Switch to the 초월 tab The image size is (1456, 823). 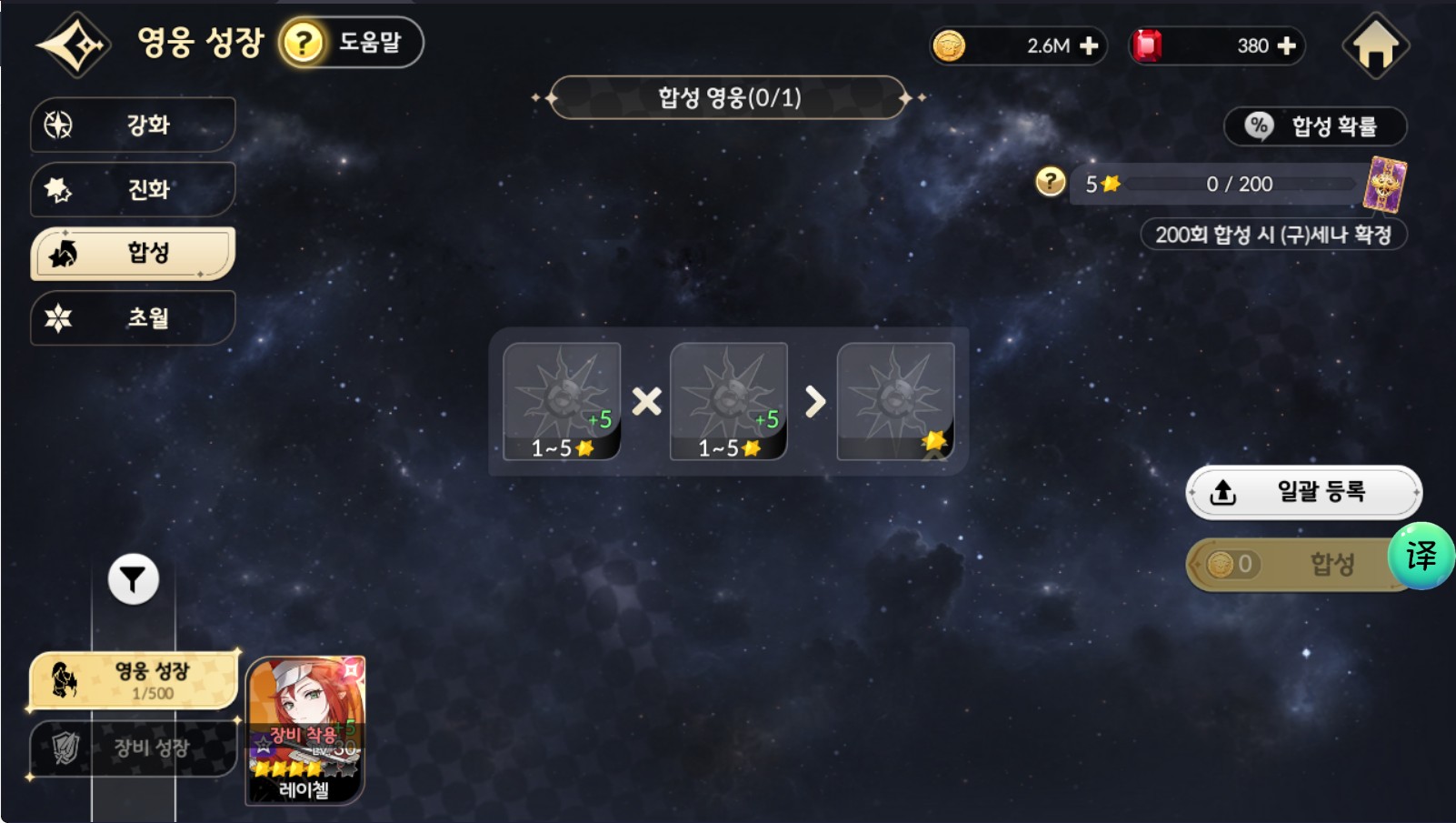point(133,317)
